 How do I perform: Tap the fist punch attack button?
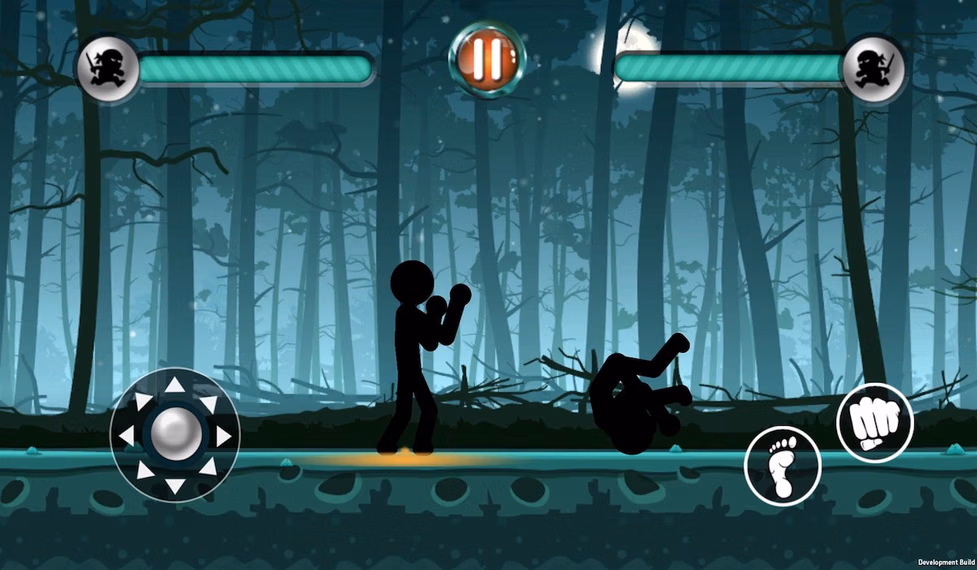(x=874, y=423)
